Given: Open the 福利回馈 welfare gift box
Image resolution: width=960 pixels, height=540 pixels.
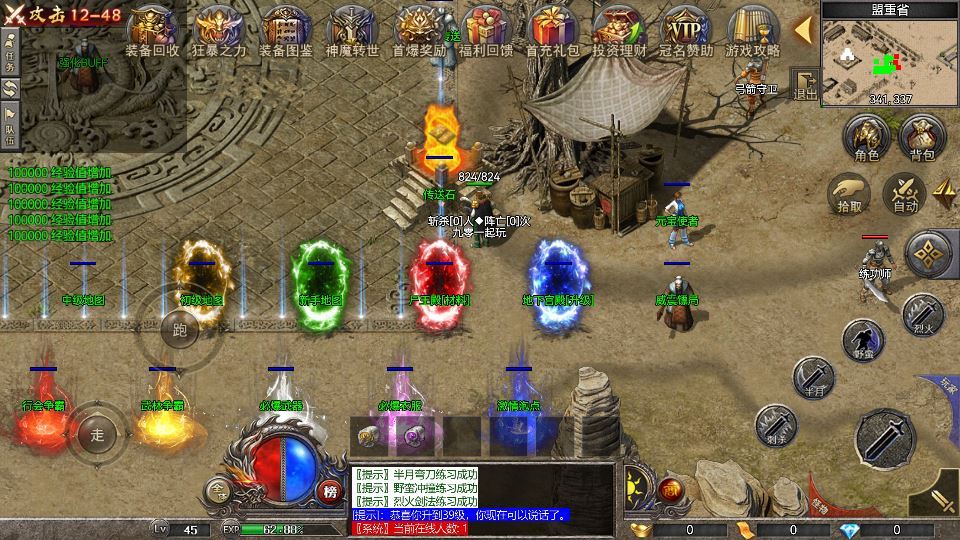Looking at the screenshot, I should (x=485, y=29).
